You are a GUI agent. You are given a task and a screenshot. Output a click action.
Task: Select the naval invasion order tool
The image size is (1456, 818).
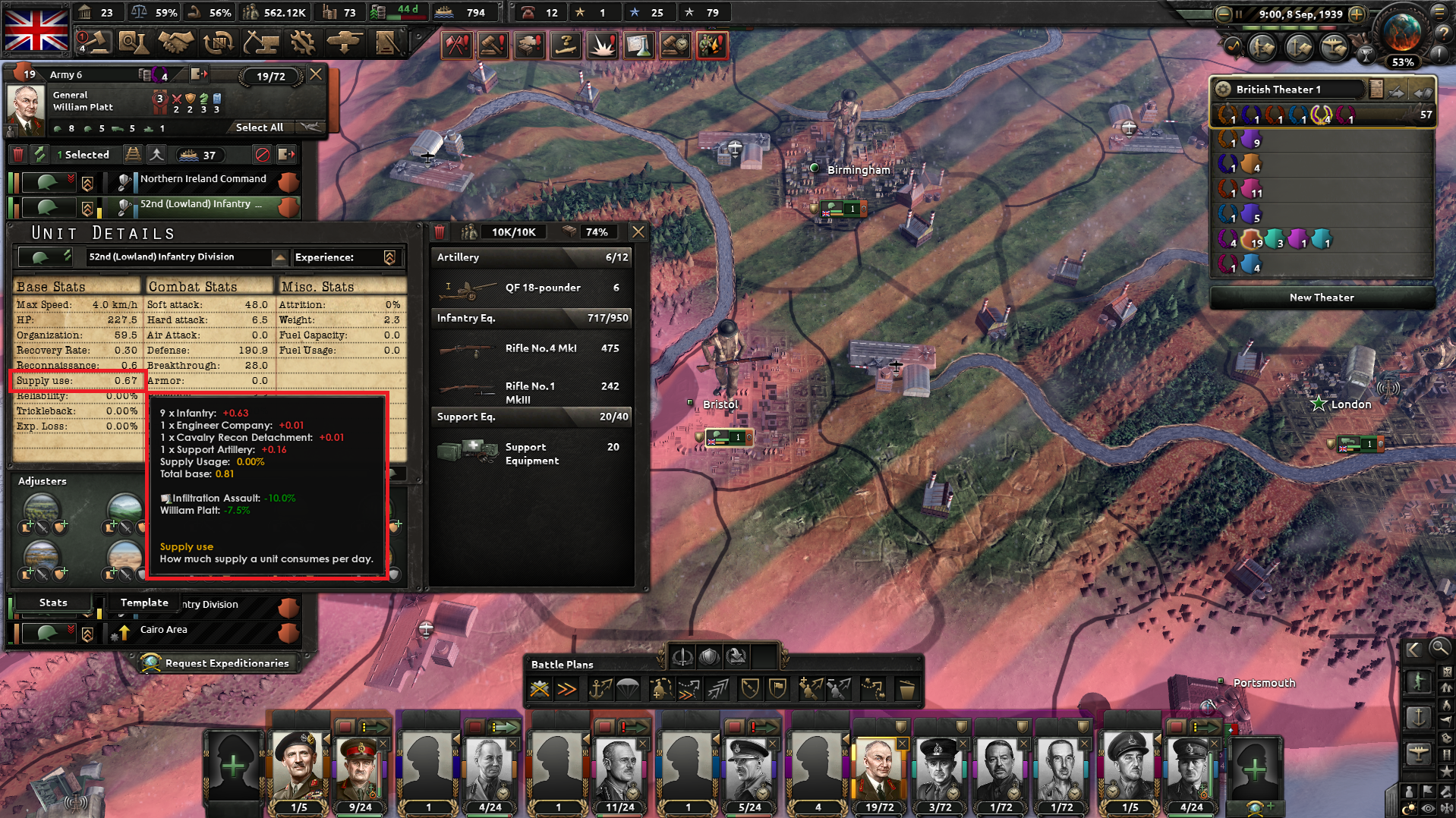tap(601, 688)
